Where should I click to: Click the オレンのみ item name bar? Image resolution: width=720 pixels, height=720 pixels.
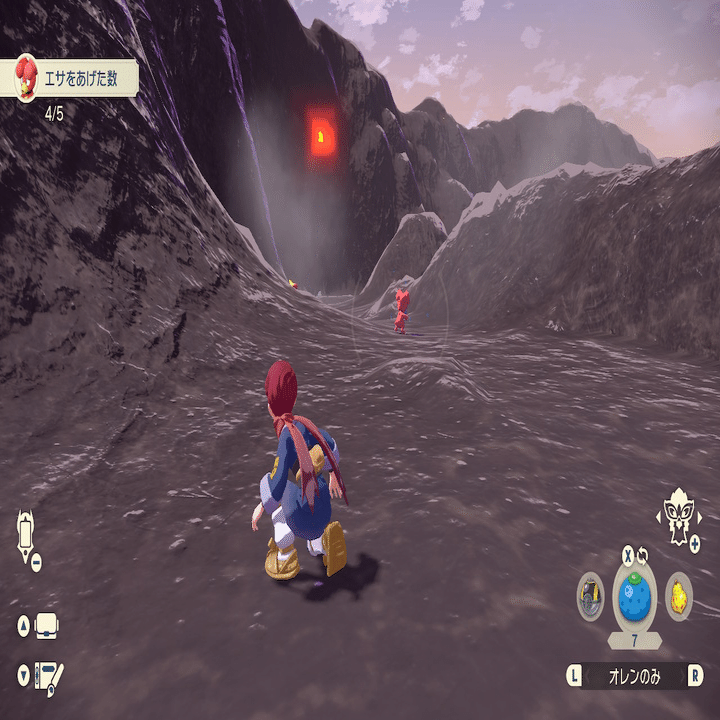click(634, 676)
